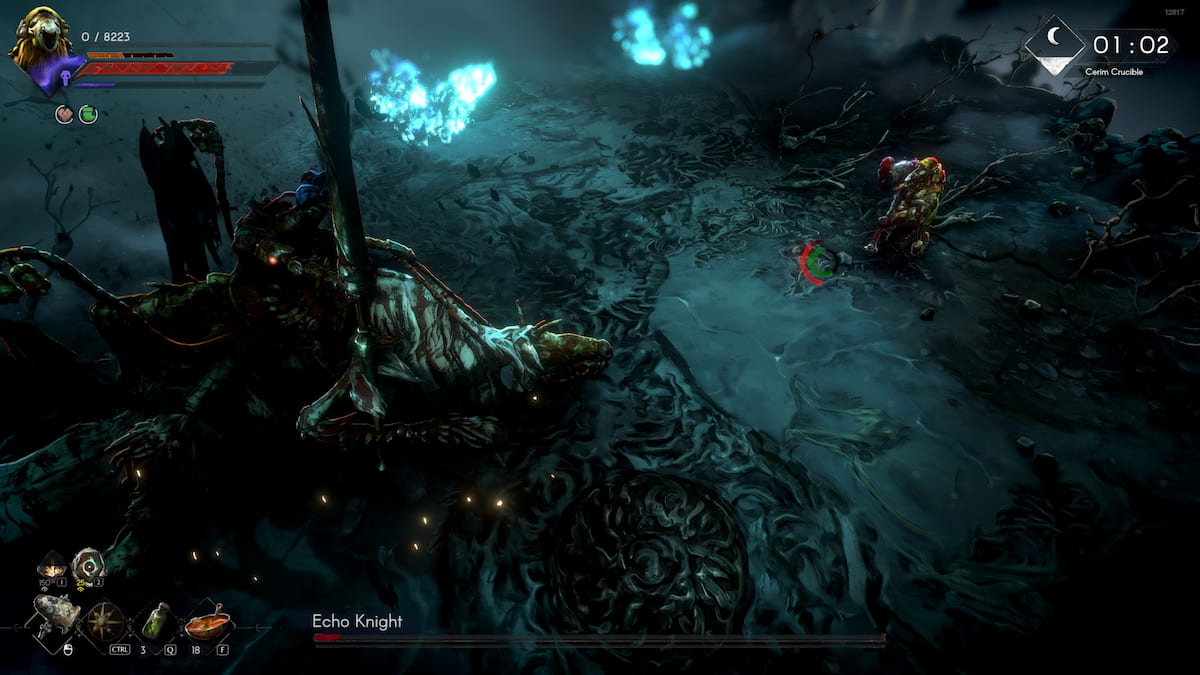1200x675 pixels.
Task: Eat the red stew bowl
Action: pos(207,623)
